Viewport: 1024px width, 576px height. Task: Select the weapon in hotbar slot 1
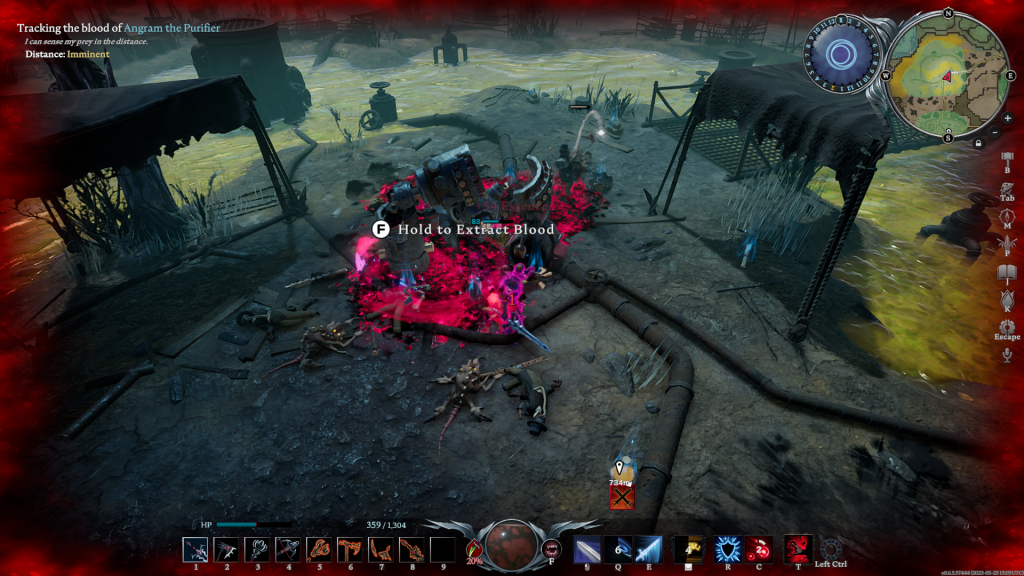point(195,549)
